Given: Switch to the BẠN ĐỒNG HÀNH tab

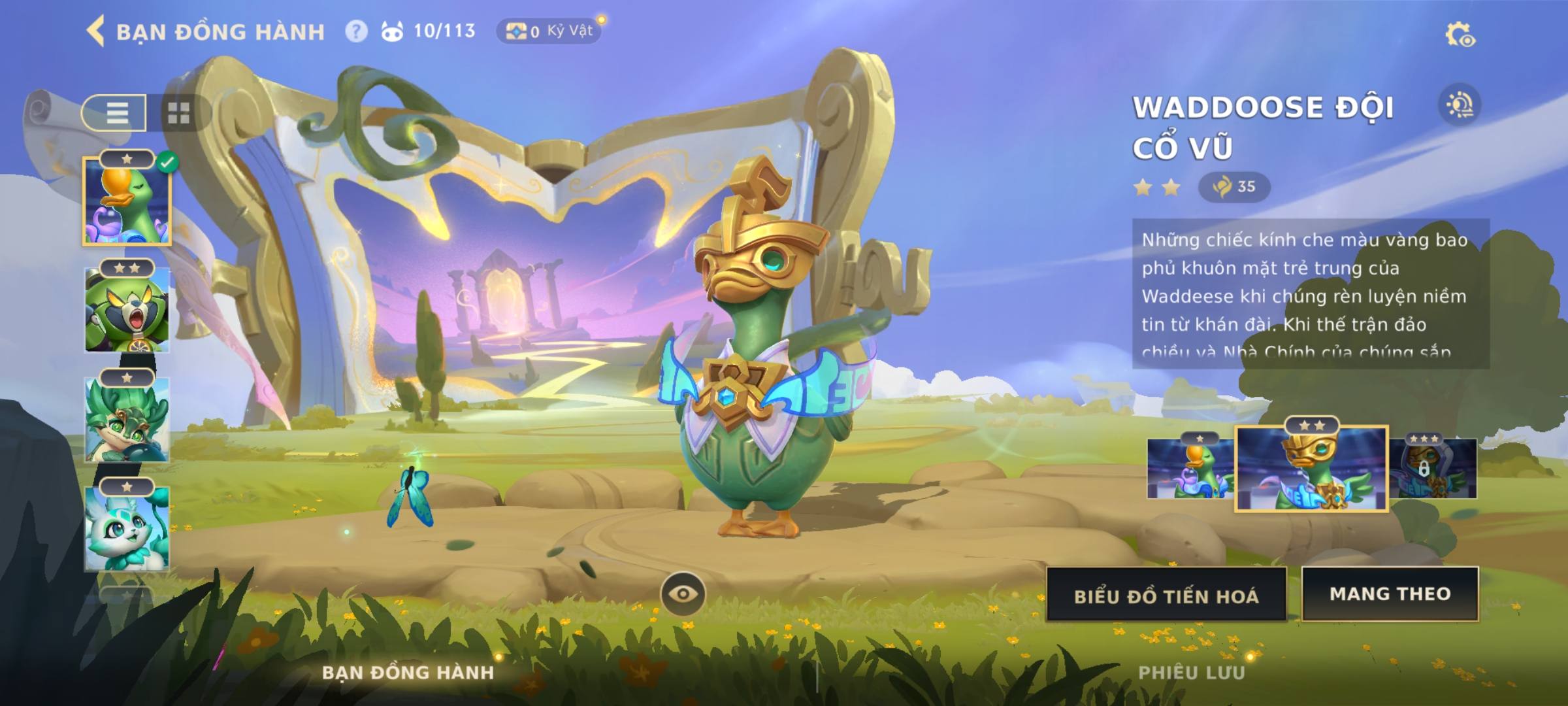Looking at the screenshot, I should tap(408, 672).
